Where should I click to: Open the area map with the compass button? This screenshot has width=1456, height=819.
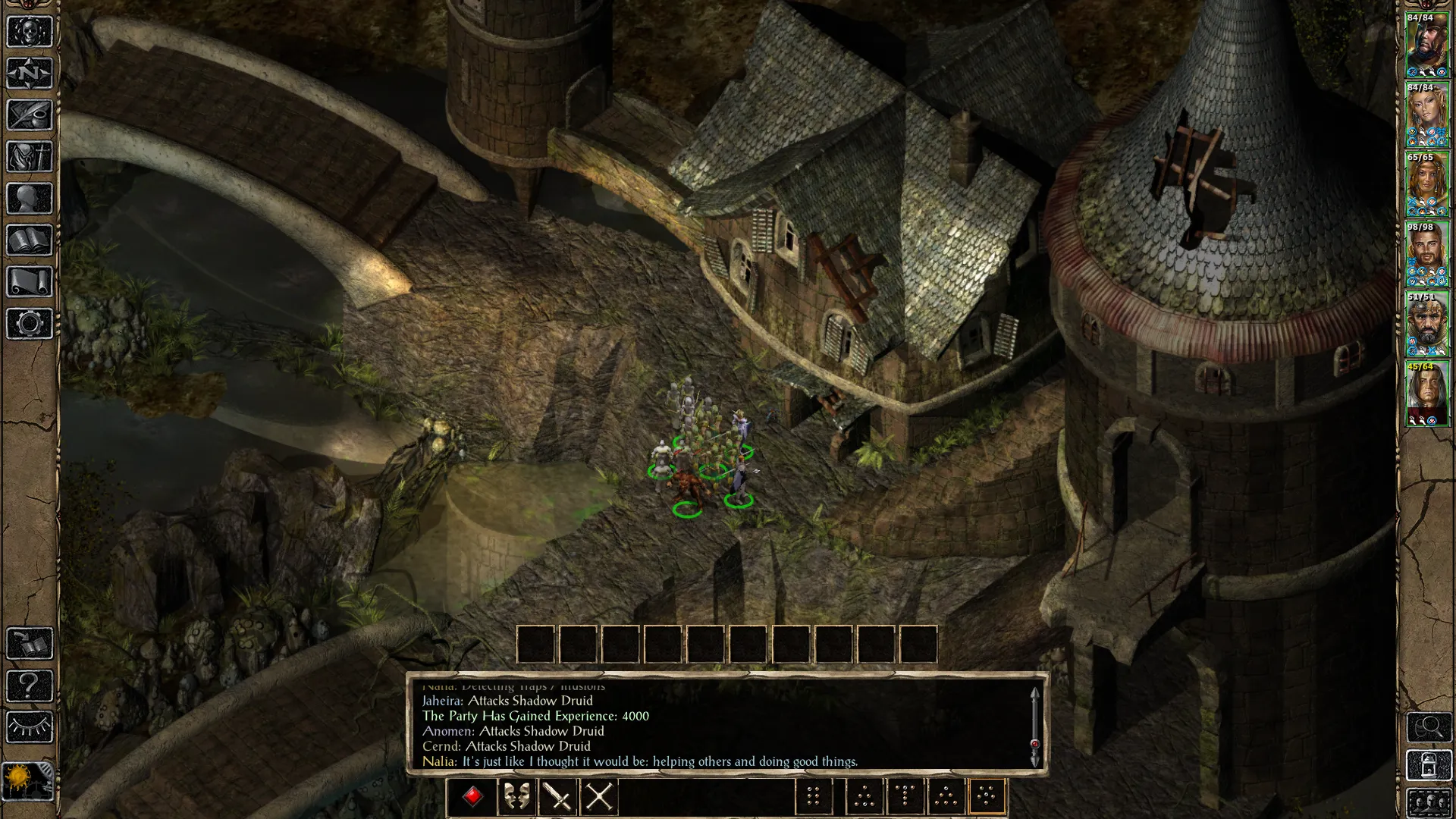coord(30,74)
